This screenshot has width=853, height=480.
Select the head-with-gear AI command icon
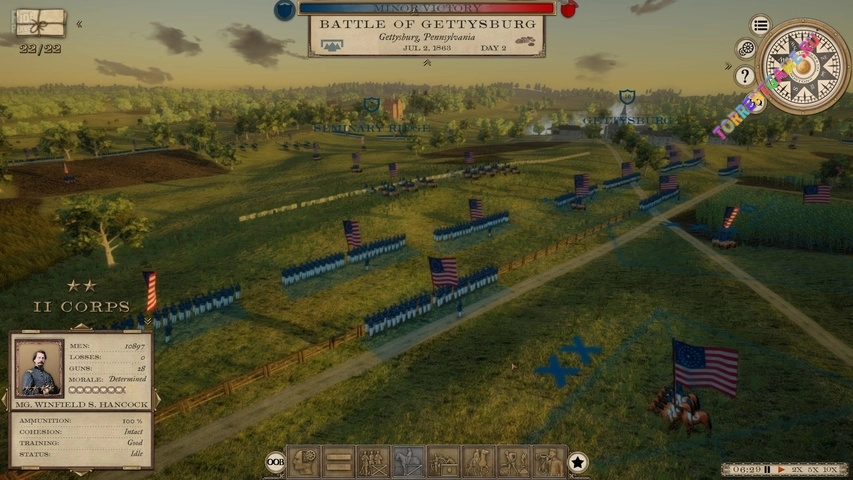tap(304, 461)
